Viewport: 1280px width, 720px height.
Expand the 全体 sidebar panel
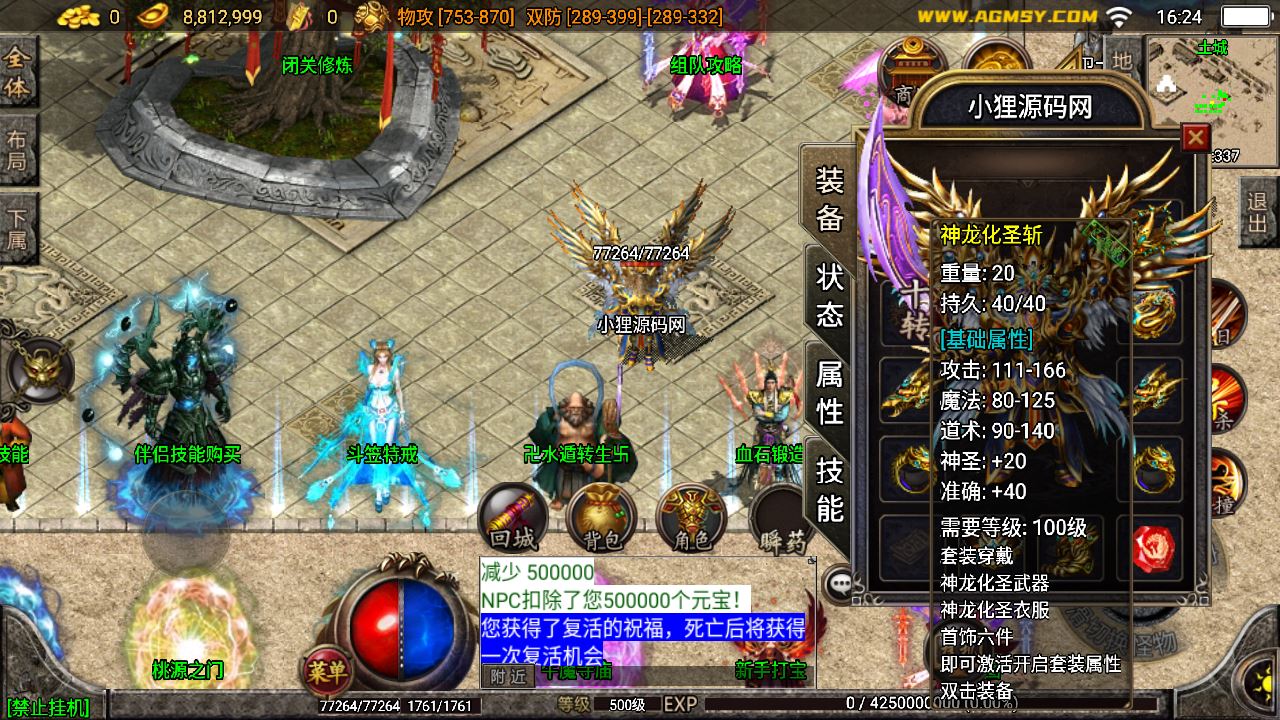pos(17,66)
